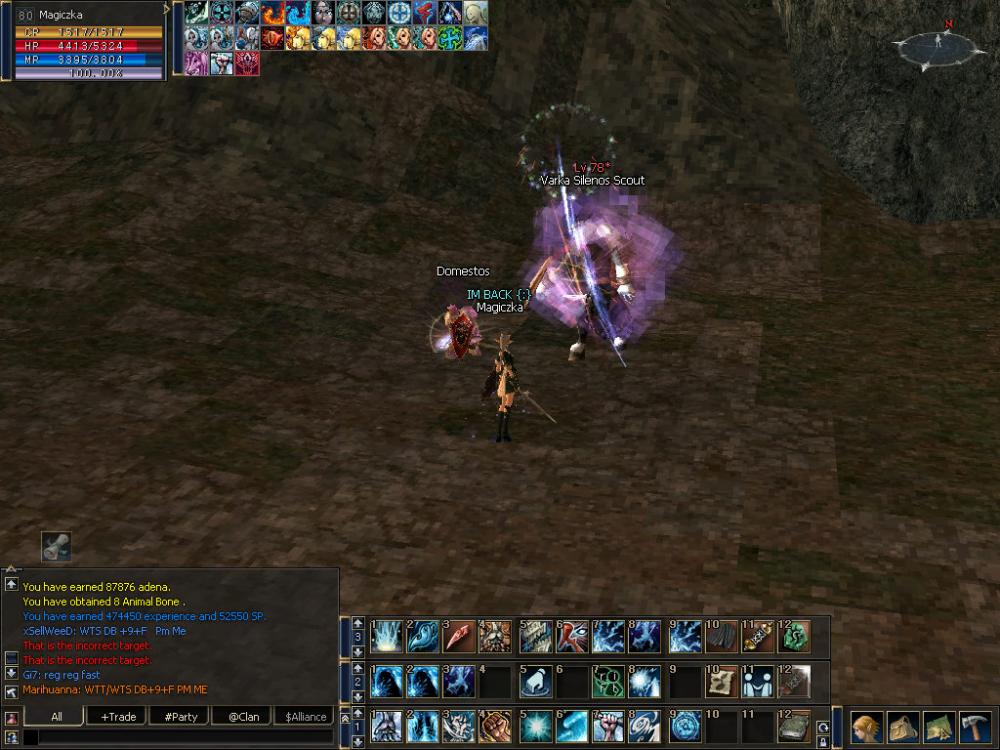Viewport: 1000px width, 750px height.
Task: Open the #Party chat tab
Action: 180,716
